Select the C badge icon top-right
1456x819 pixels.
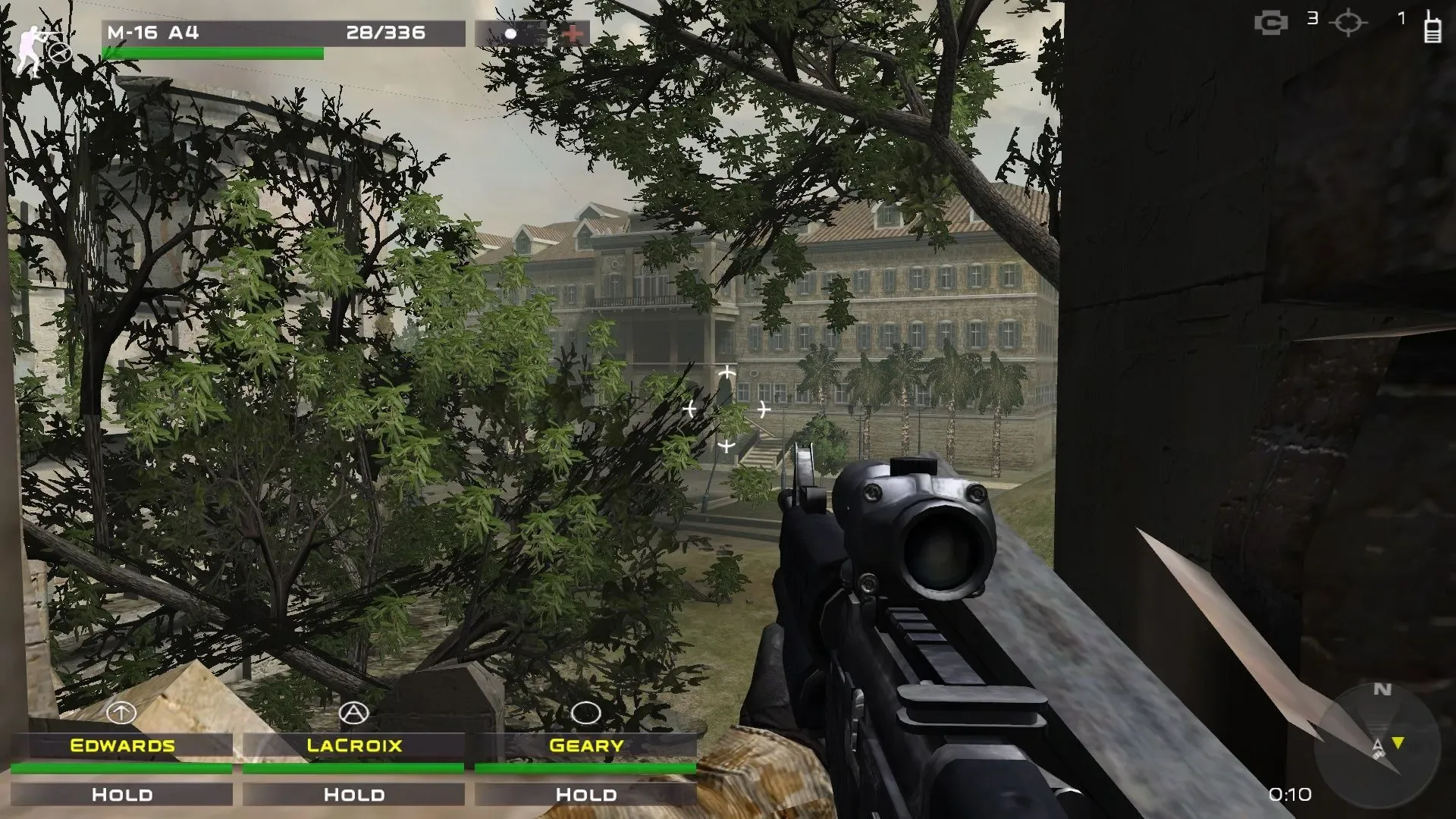pos(1270,21)
